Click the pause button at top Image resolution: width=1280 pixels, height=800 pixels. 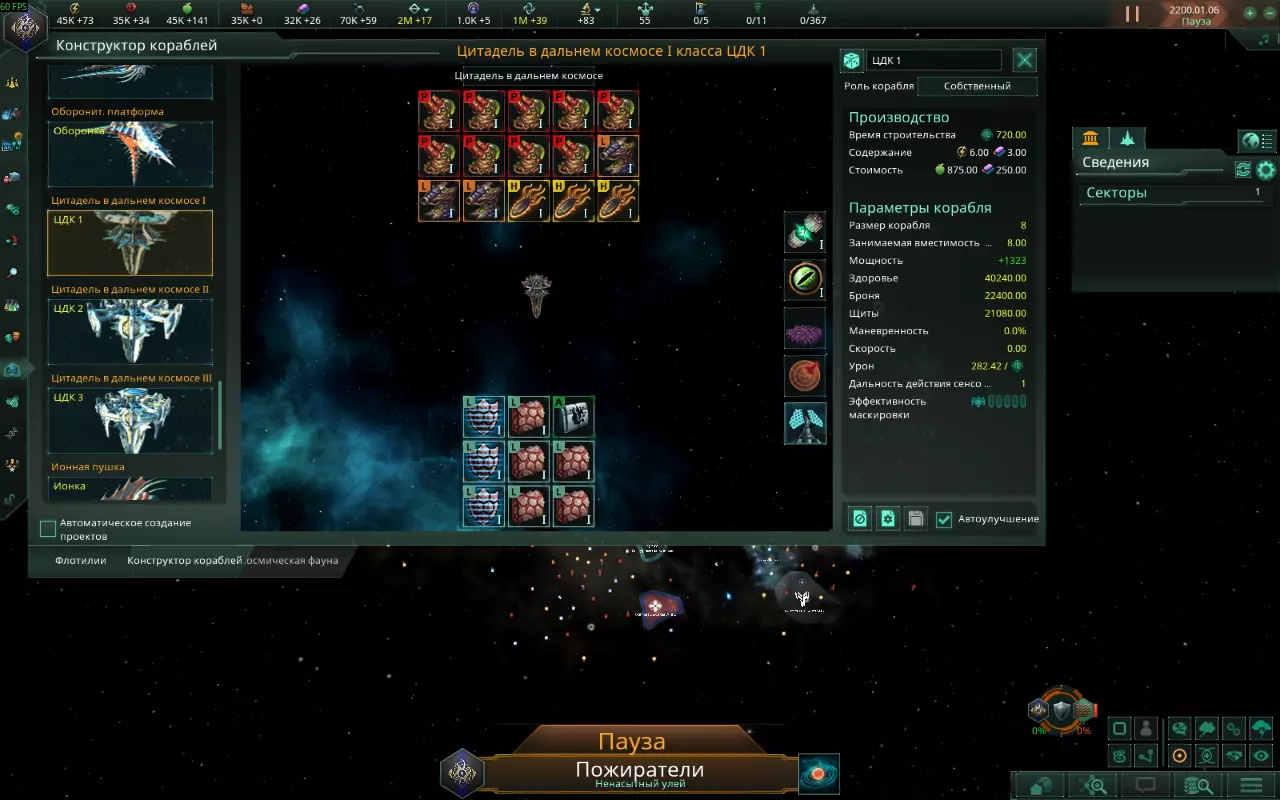click(x=1132, y=14)
